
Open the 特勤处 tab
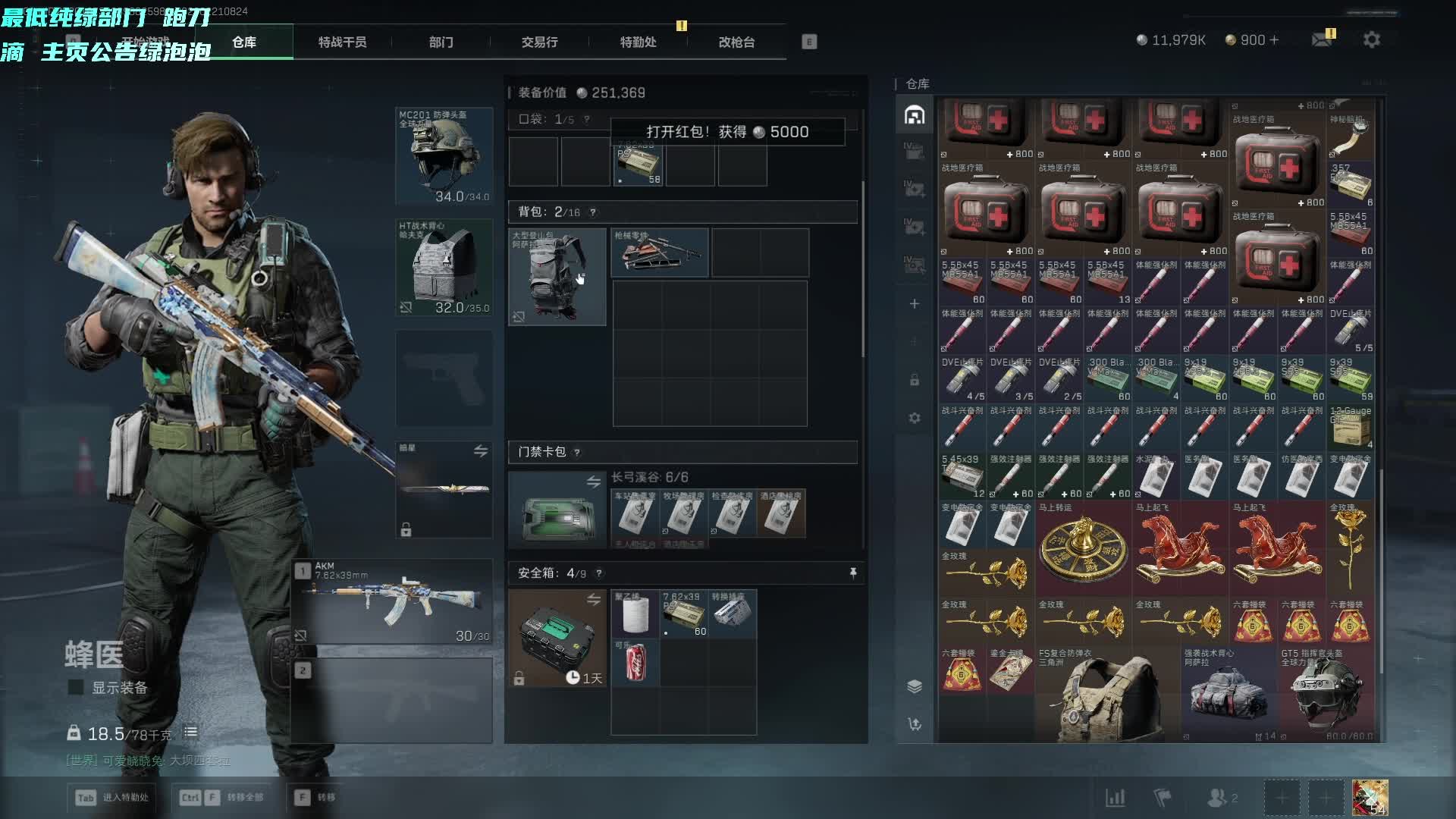[638, 42]
